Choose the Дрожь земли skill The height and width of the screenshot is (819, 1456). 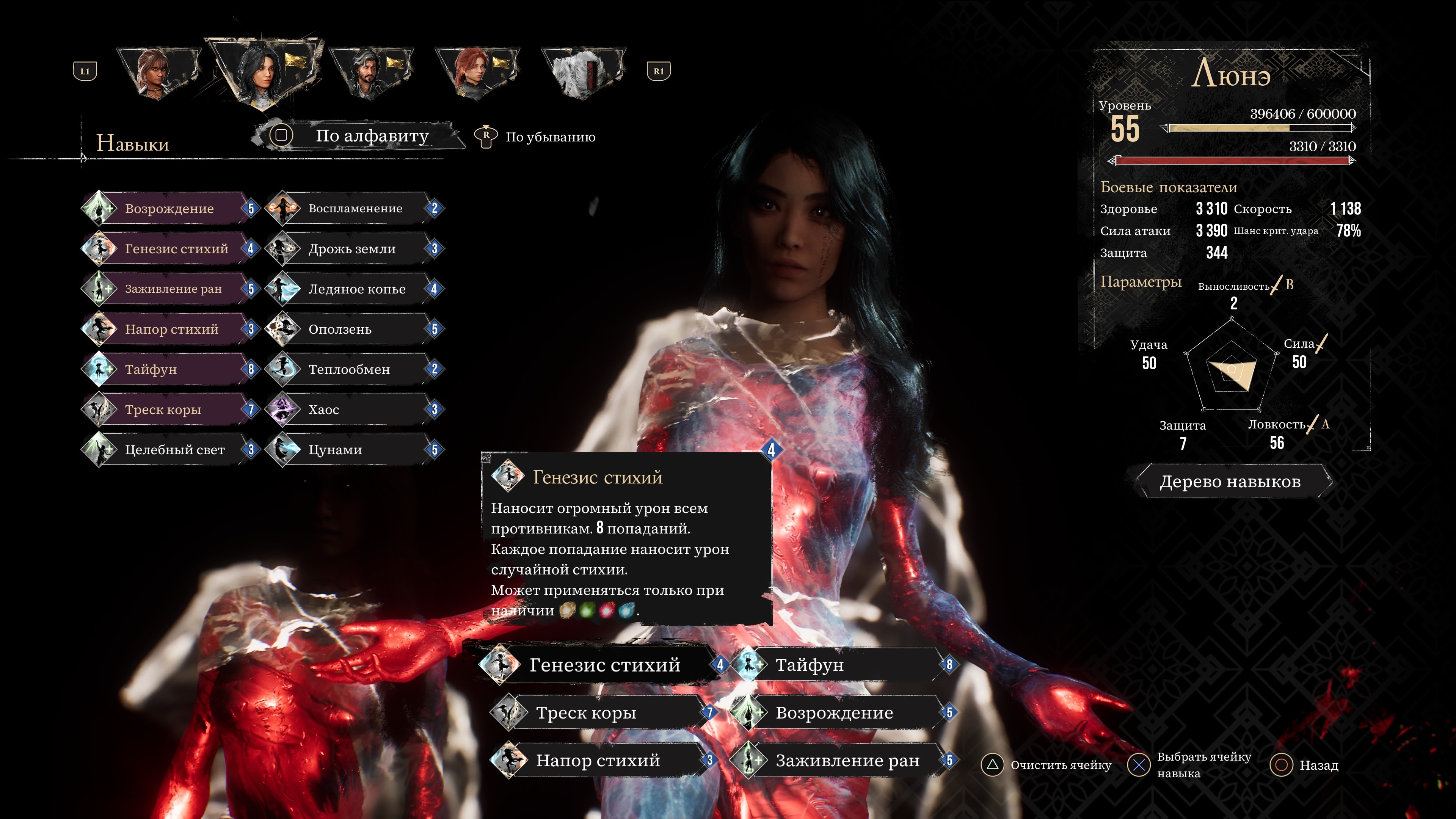pyautogui.click(x=352, y=249)
